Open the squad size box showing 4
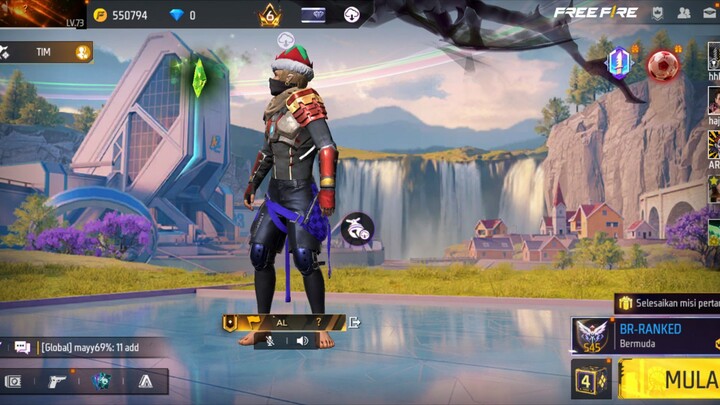 pyautogui.click(x=591, y=380)
